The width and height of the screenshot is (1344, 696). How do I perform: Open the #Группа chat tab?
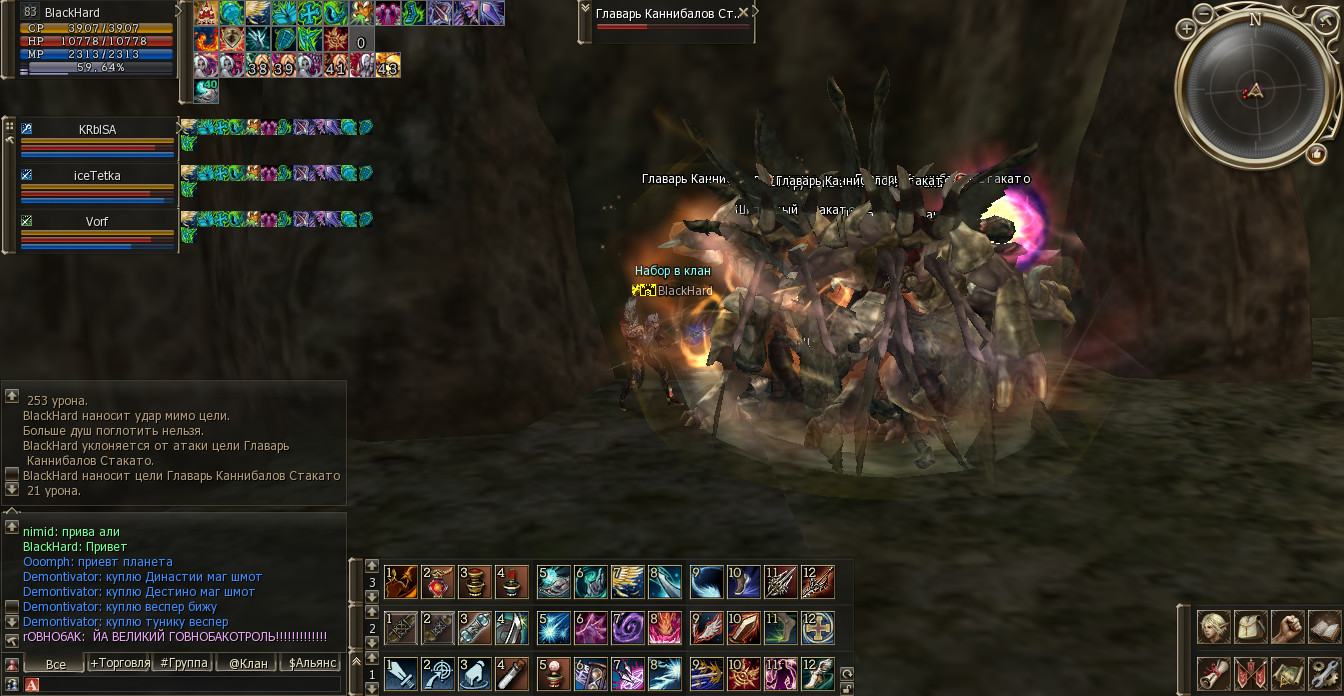tap(184, 663)
